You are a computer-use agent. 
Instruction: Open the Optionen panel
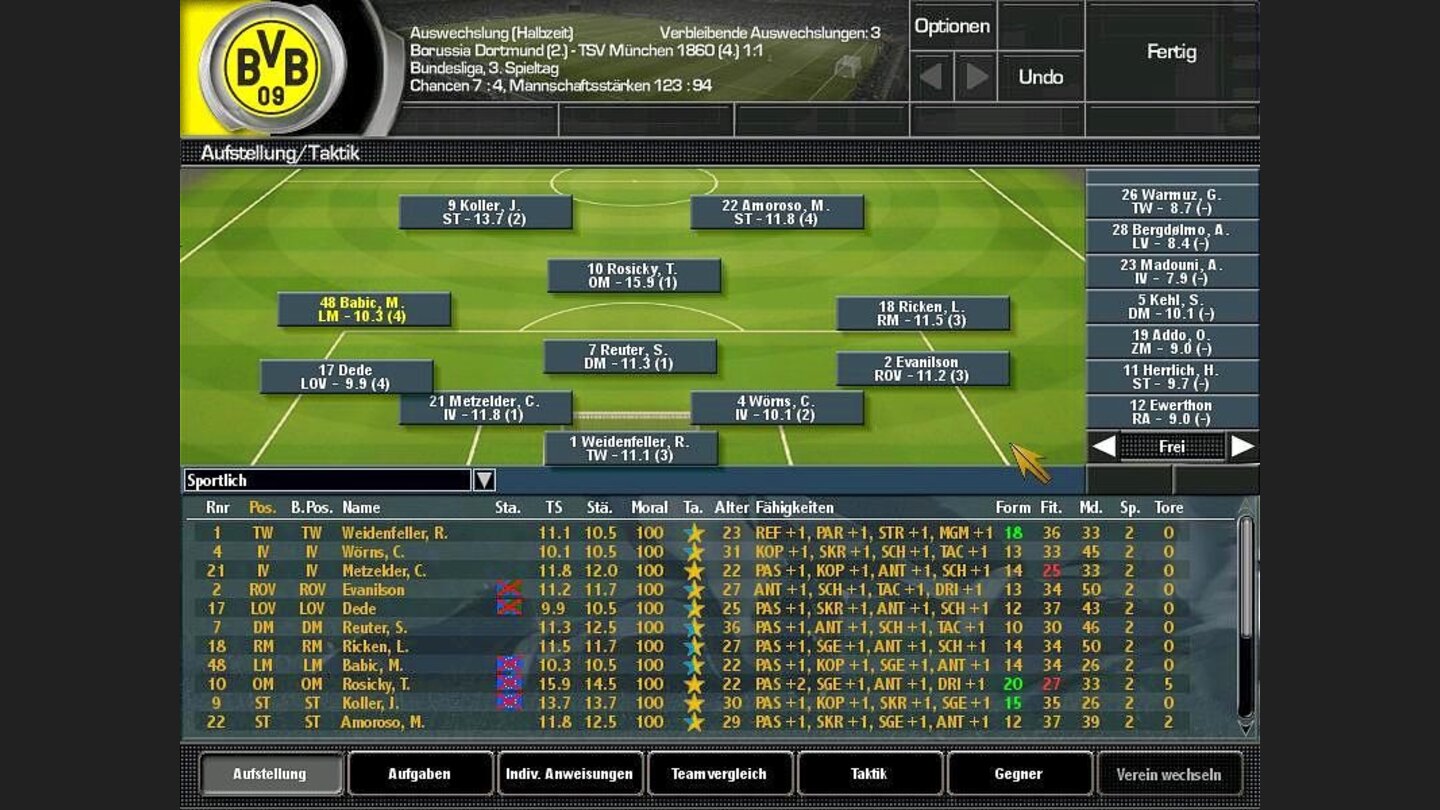tap(953, 26)
